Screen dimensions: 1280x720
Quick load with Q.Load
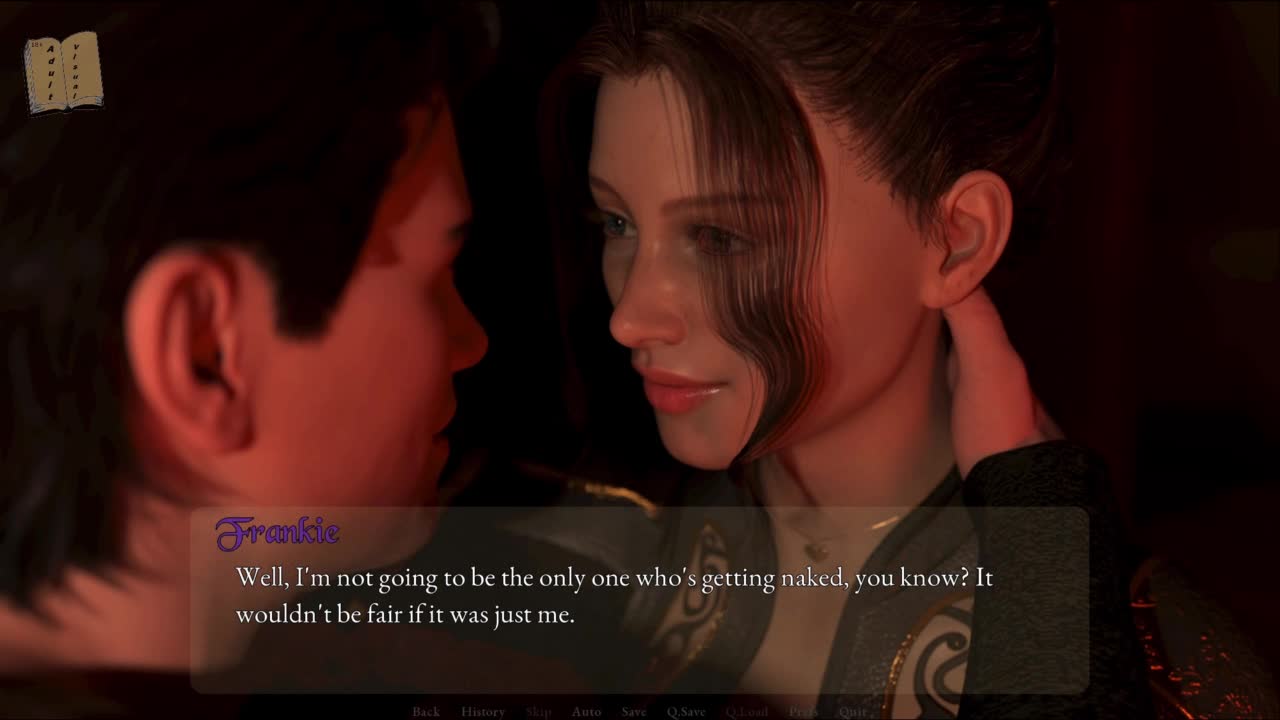tap(747, 711)
